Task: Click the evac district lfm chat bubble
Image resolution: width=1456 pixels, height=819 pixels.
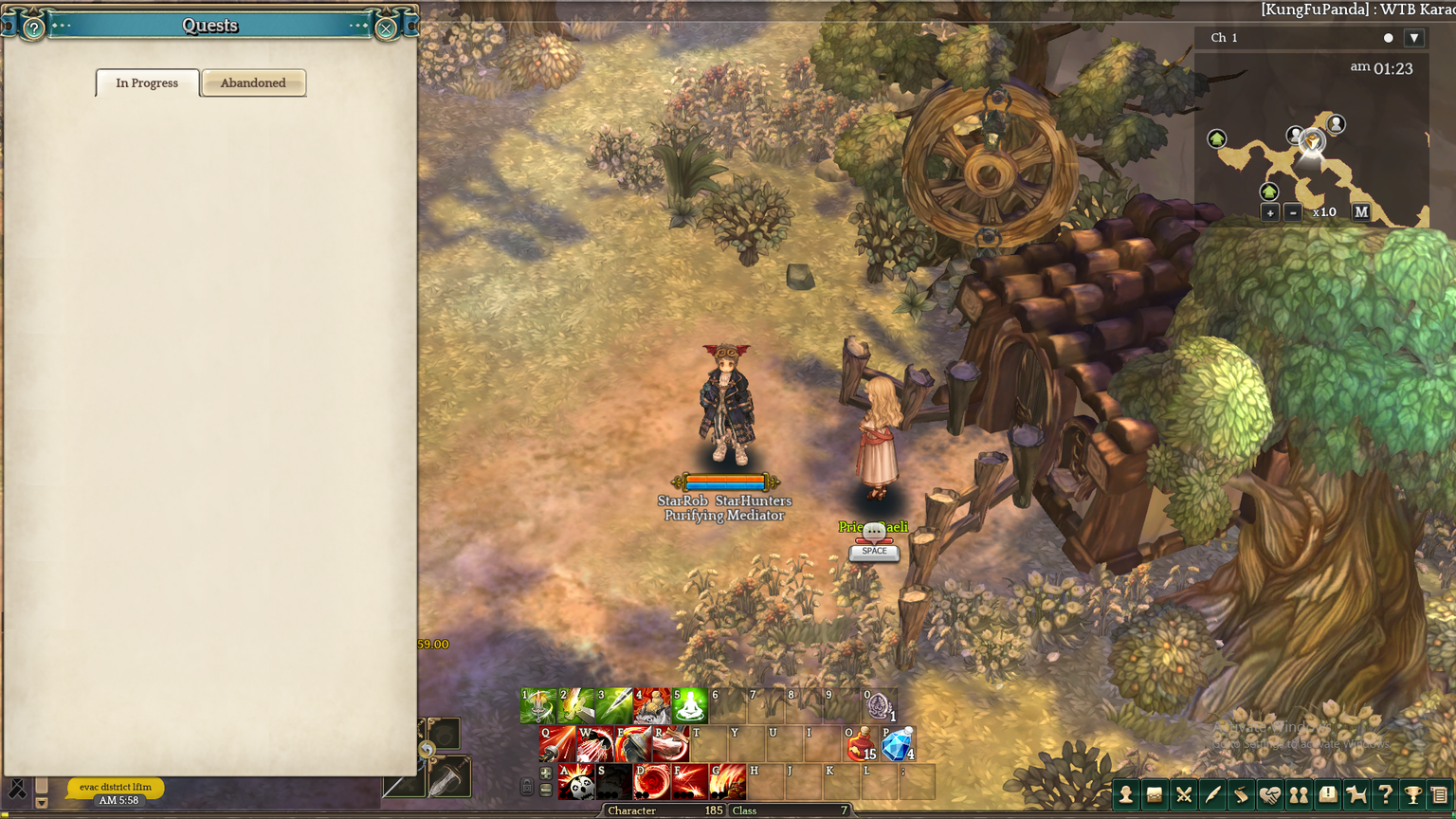Action: pos(116,787)
